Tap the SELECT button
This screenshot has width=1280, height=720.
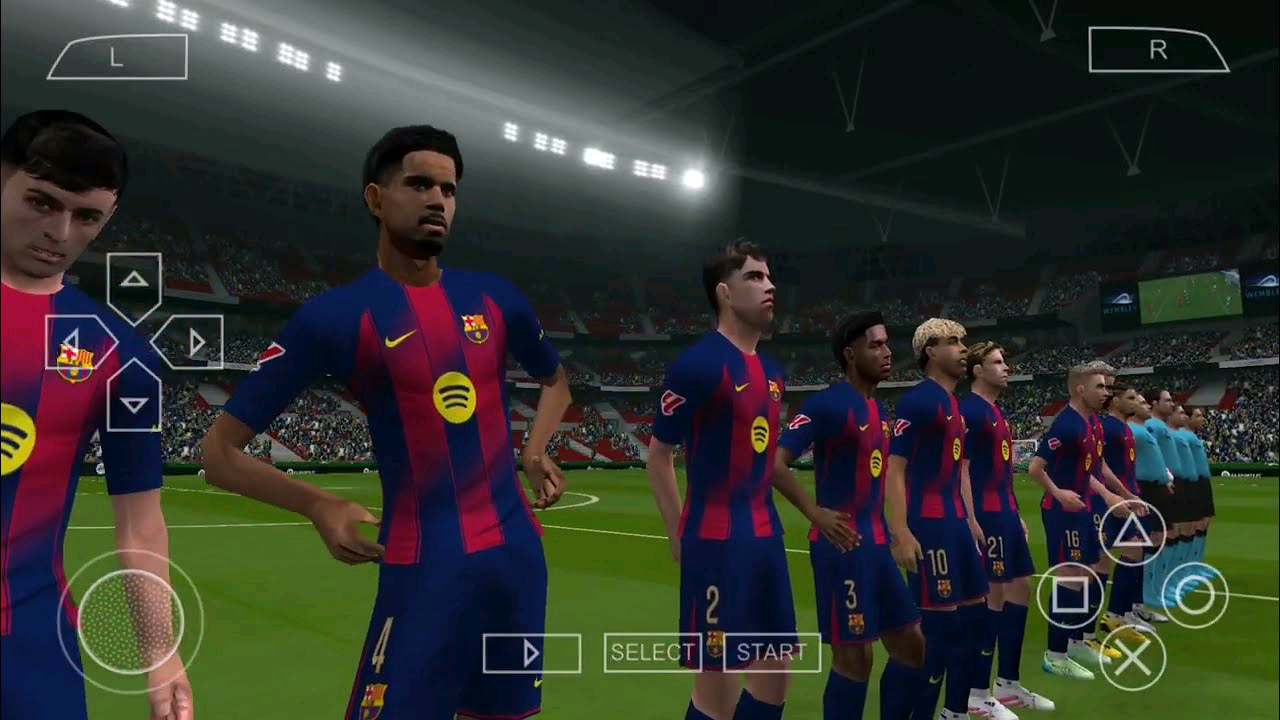(652, 653)
